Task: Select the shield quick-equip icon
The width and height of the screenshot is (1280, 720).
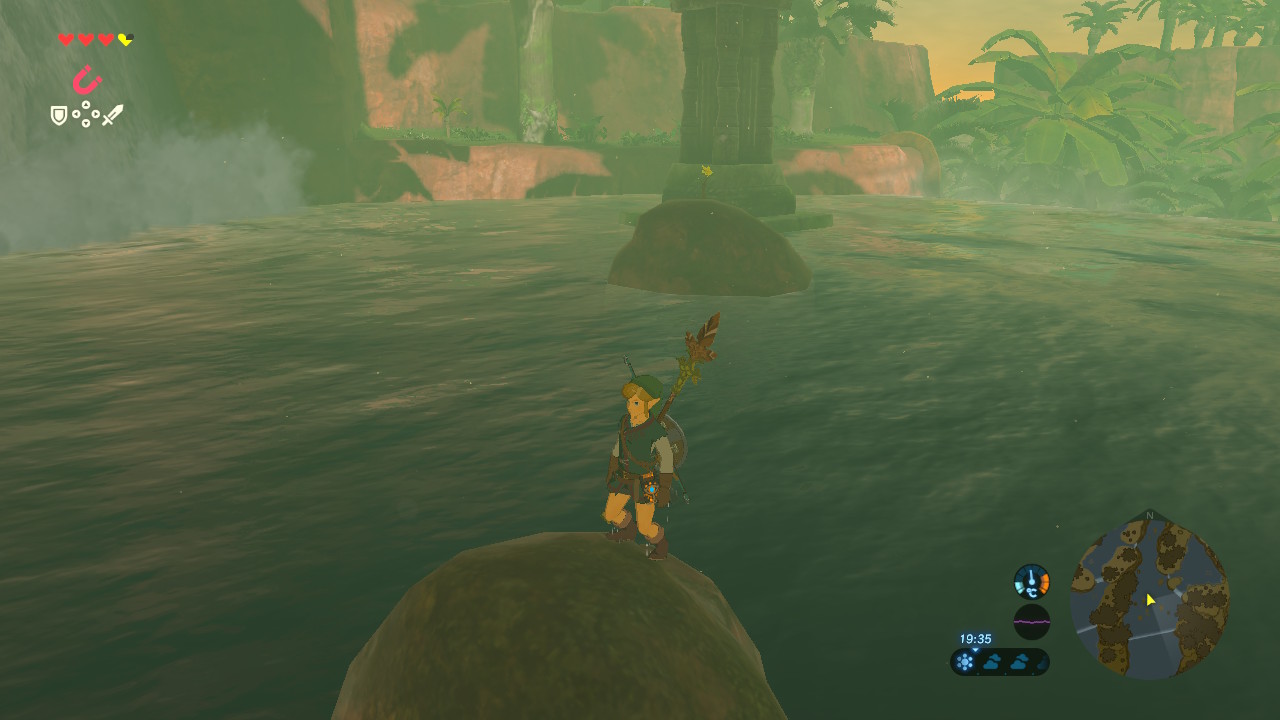Action: click(59, 116)
